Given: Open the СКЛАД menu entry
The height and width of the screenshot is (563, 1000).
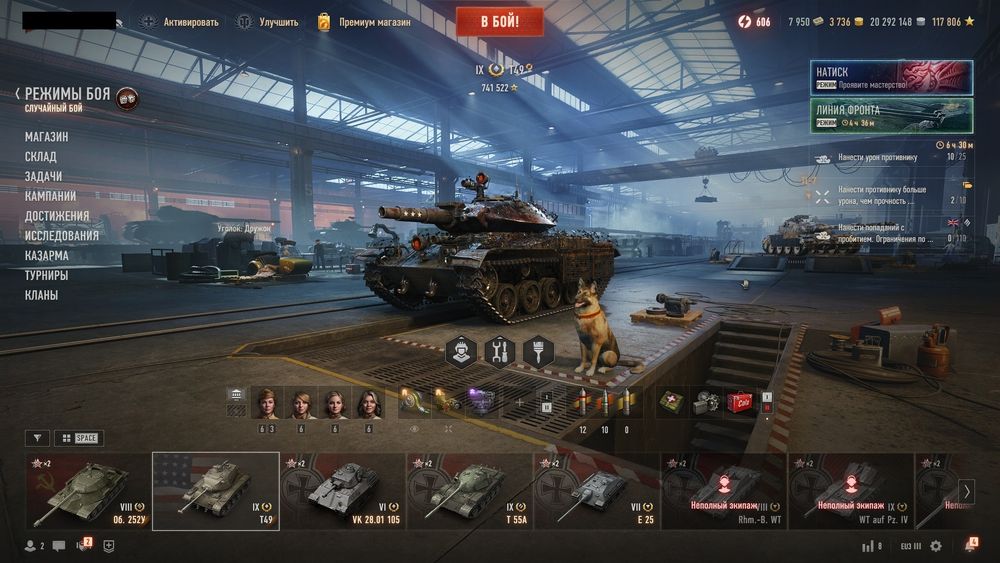Looking at the screenshot, I should 41,157.
